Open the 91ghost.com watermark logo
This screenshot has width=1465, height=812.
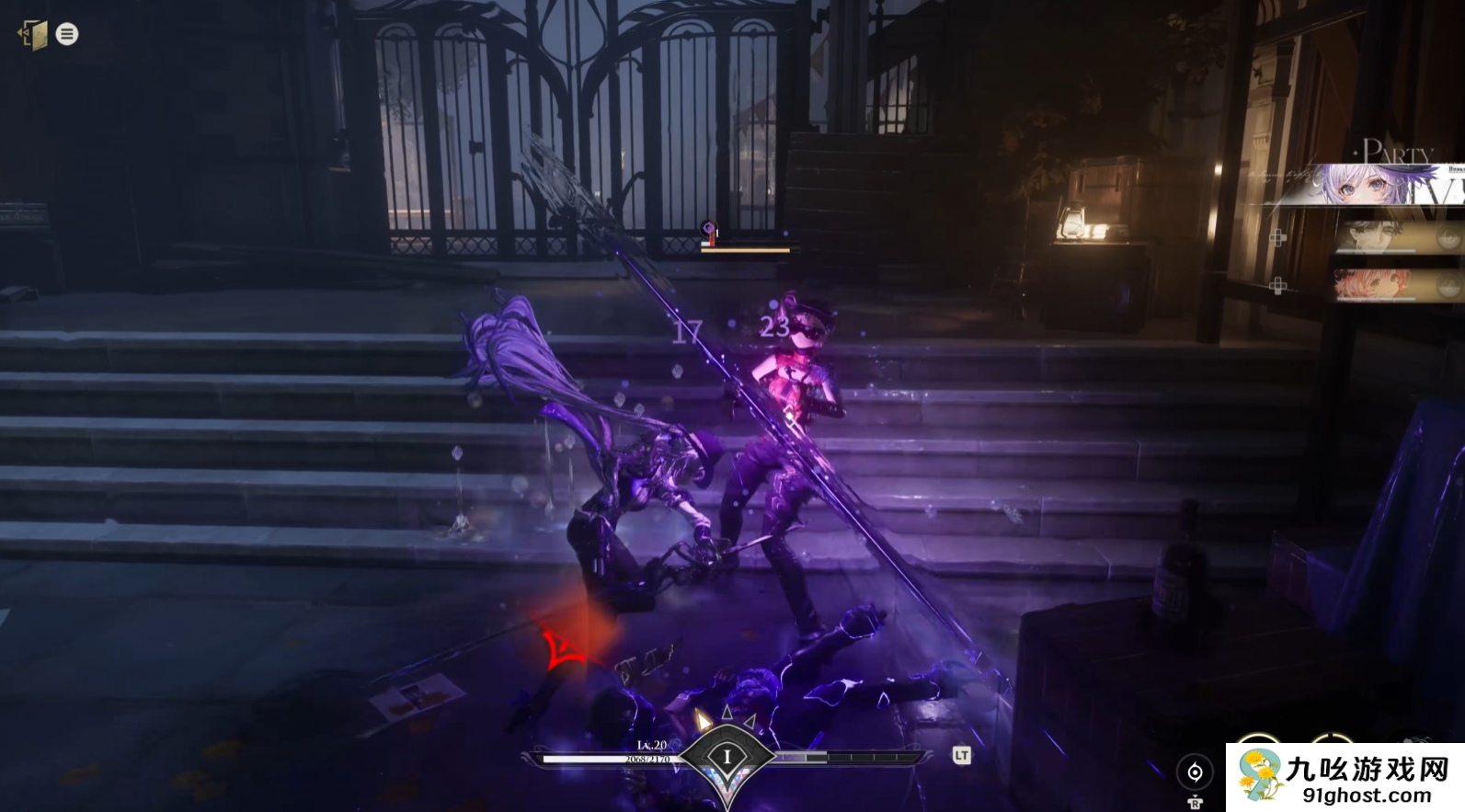point(1345,777)
